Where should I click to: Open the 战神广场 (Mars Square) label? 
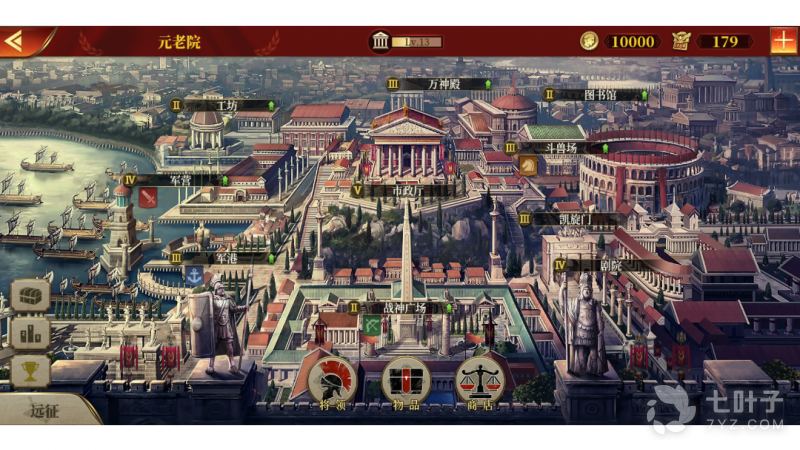(x=404, y=308)
